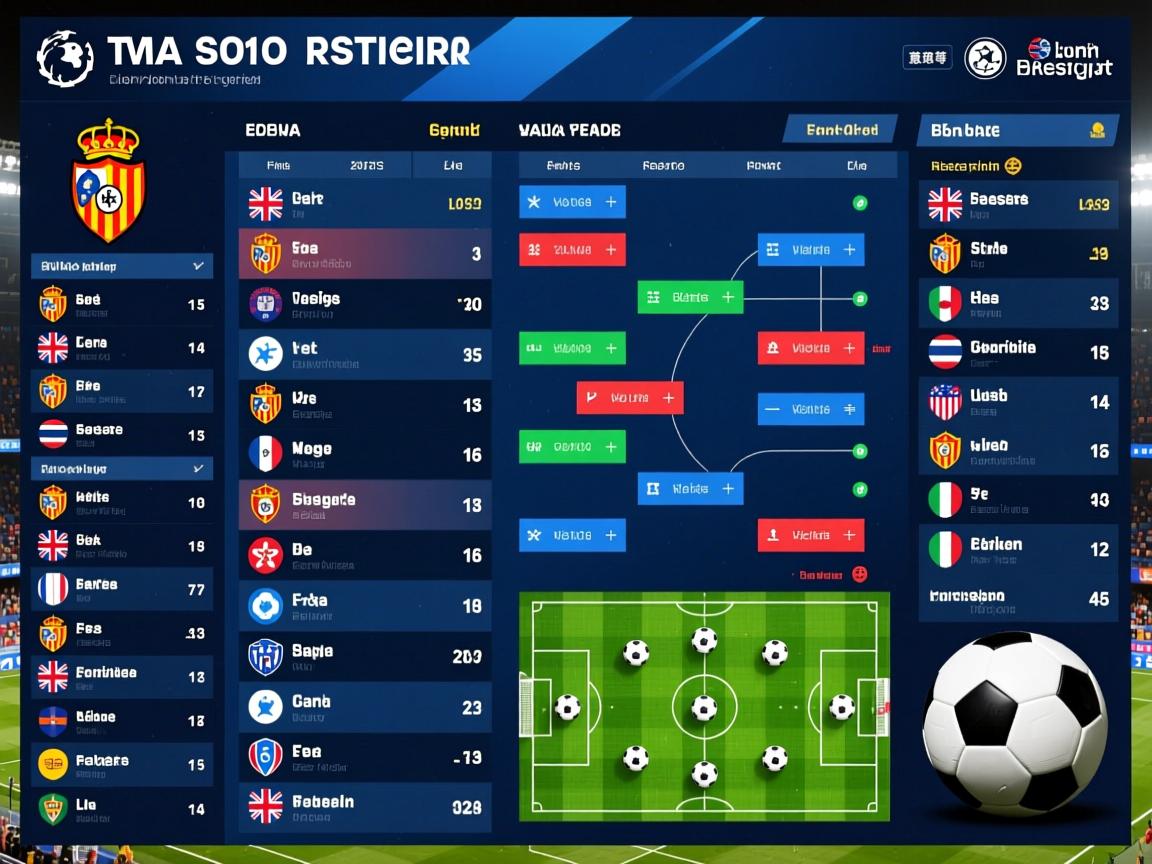The height and width of the screenshot is (864, 1152).
Task: Select the Canb team row
Action: coord(364,707)
